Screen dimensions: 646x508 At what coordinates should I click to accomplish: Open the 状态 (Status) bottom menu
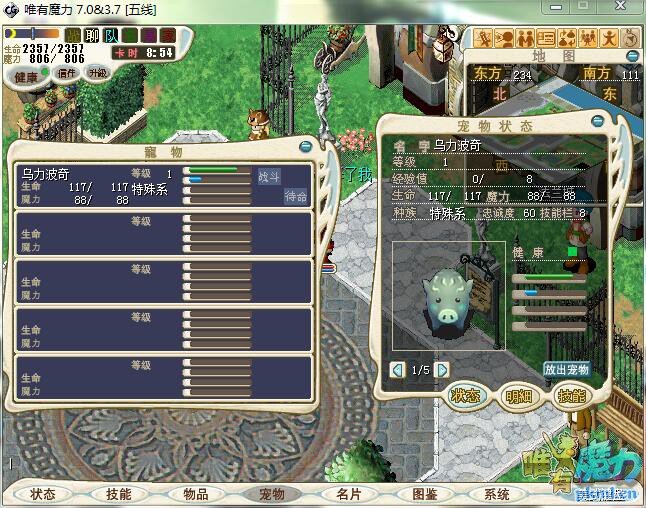click(43, 494)
